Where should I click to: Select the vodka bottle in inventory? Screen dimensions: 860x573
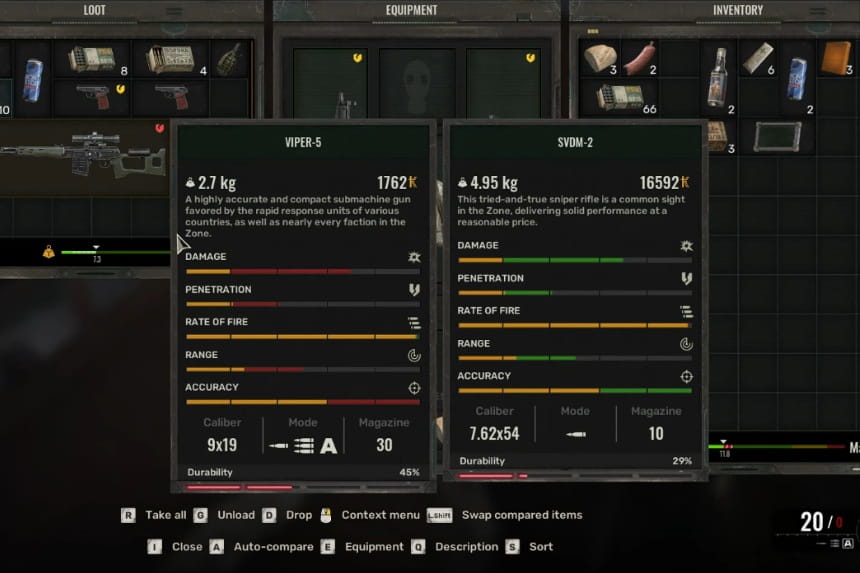click(x=717, y=78)
